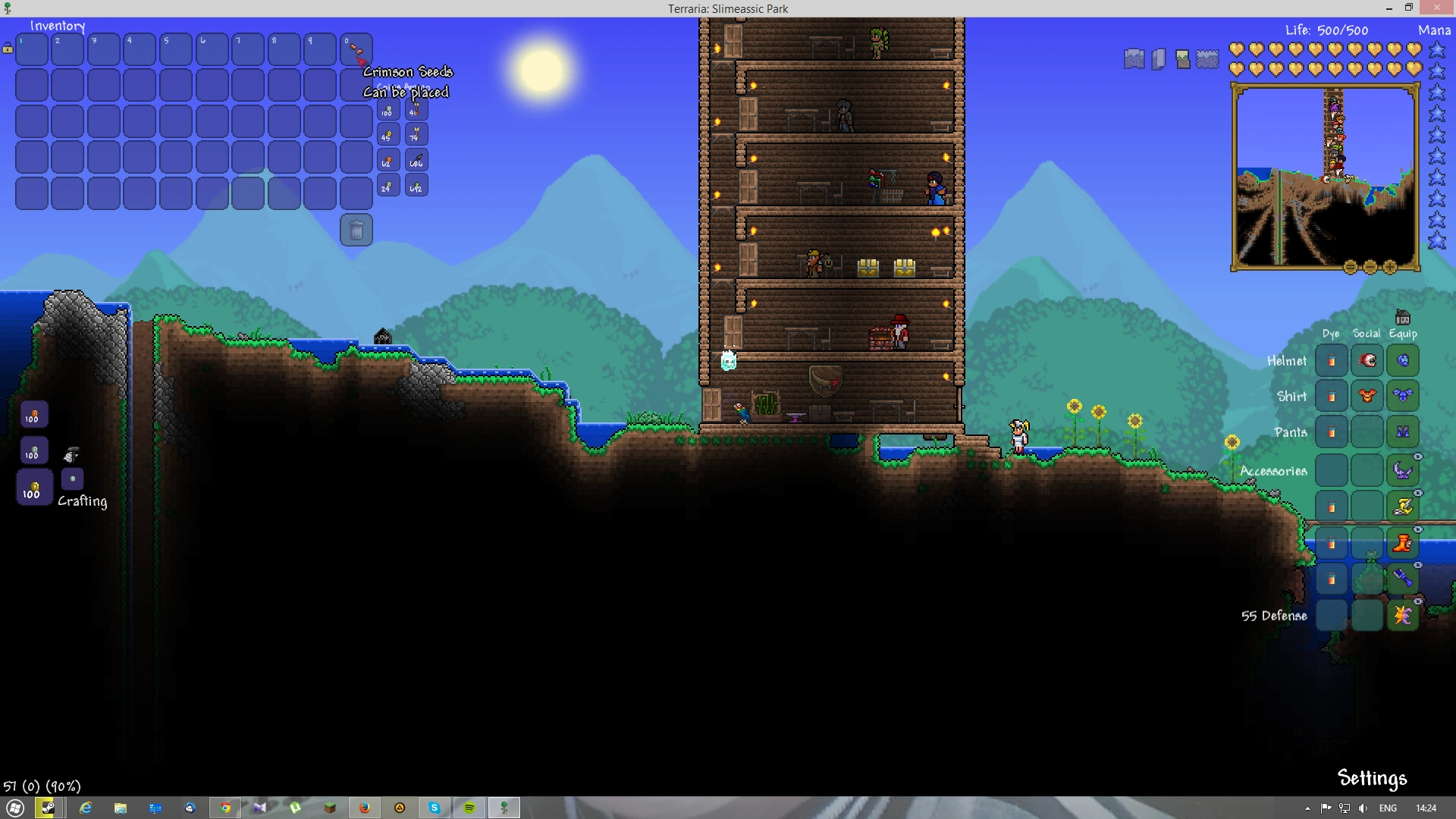1456x819 pixels.
Task: Click the minimap reset button with equals sign
Action: click(x=1350, y=266)
